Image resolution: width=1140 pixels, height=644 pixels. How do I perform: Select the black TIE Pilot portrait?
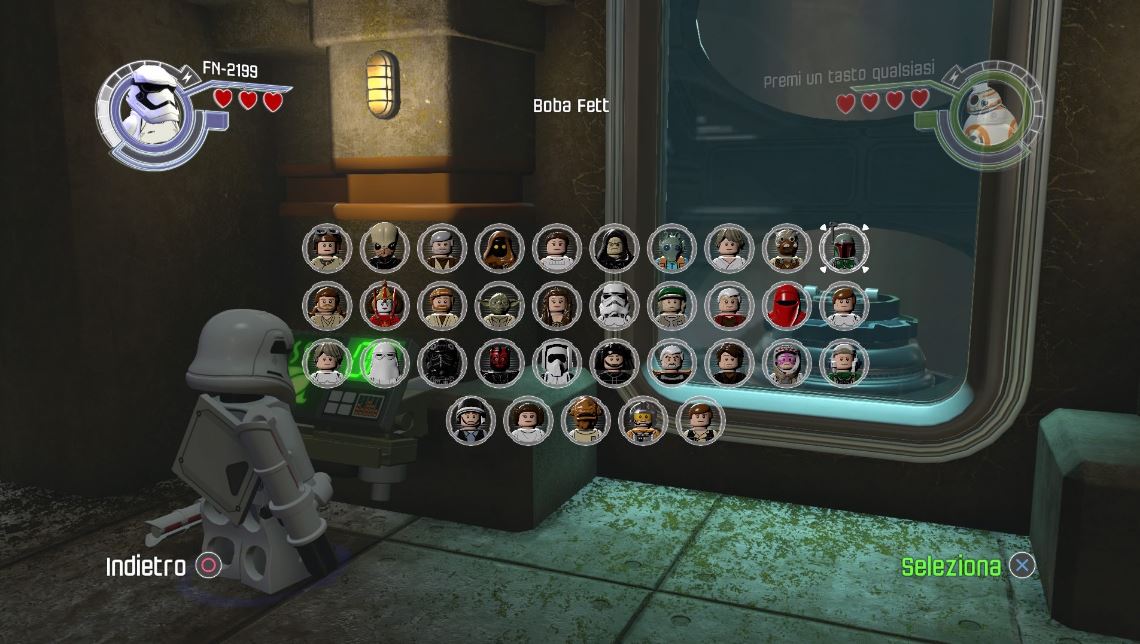point(442,363)
